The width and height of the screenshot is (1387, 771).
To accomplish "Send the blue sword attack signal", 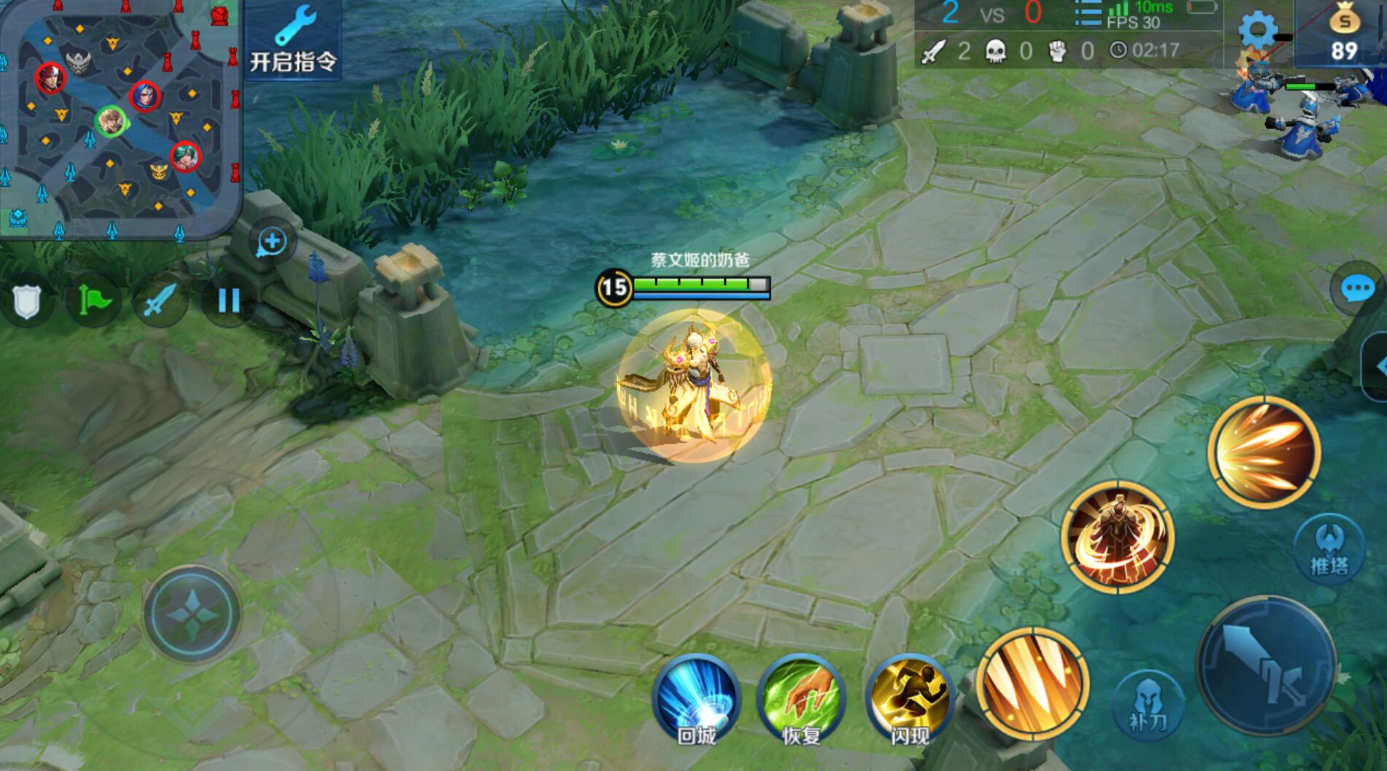I will [160, 300].
